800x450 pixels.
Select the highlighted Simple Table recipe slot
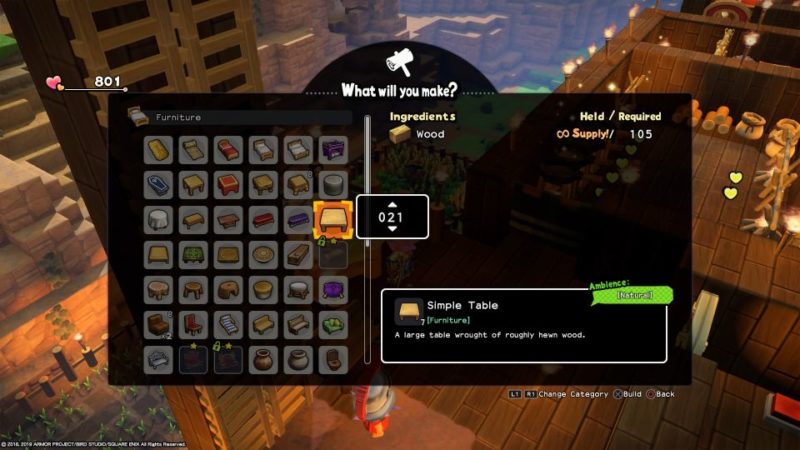click(332, 217)
